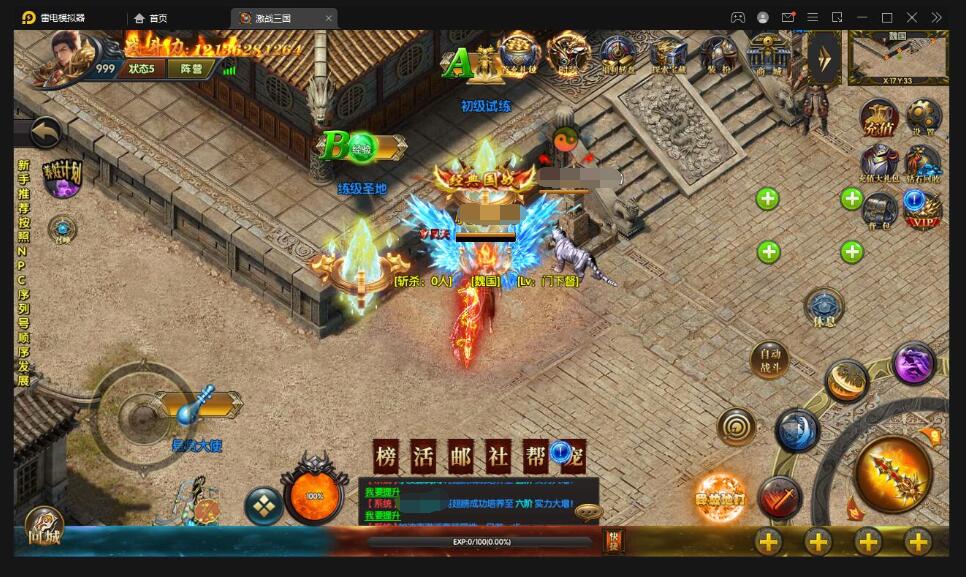This screenshot has width=966, height=577.
Task: Open the minimap
Action: point(897,57)
